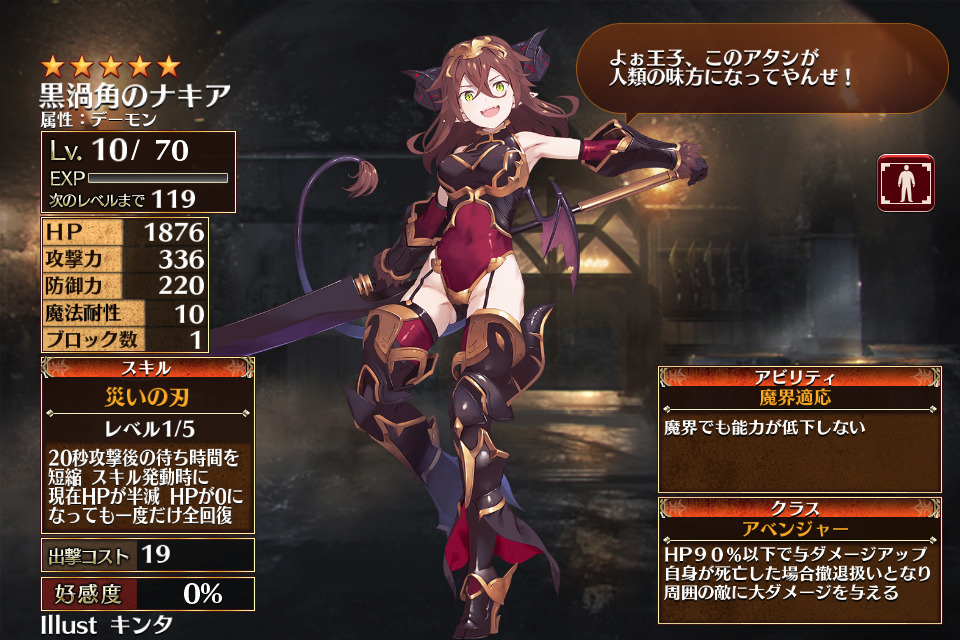Select the 災いの刃 skill panel
Viewport: 960px width, 640px height.
point(147,444)
